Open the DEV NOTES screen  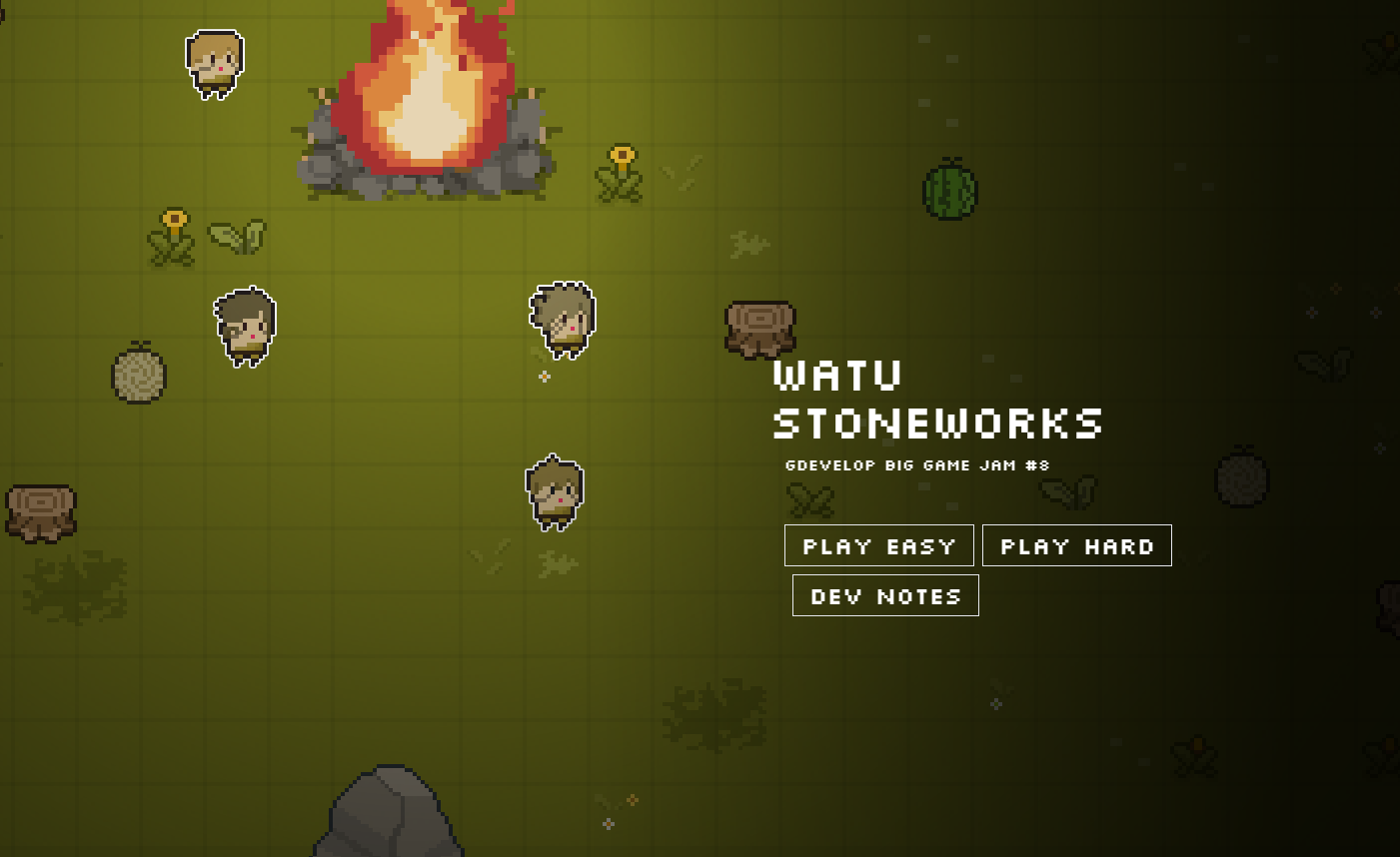point(884,594)
